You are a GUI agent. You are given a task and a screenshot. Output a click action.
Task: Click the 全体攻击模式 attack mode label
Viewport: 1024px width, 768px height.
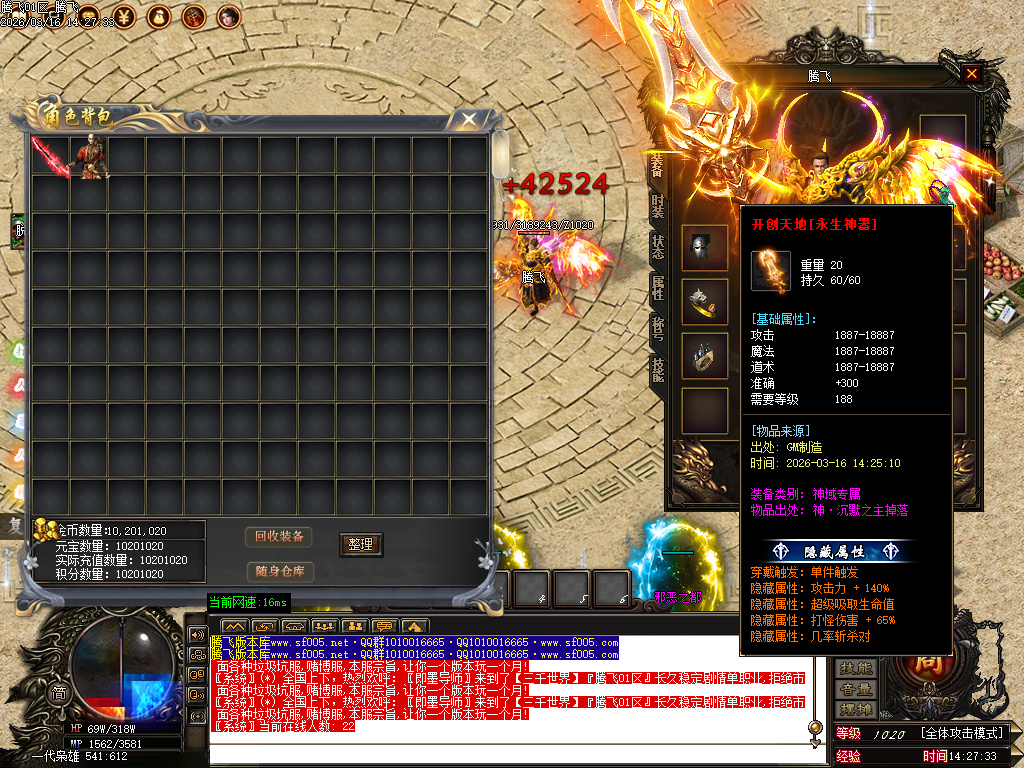(x=961, y=734)
